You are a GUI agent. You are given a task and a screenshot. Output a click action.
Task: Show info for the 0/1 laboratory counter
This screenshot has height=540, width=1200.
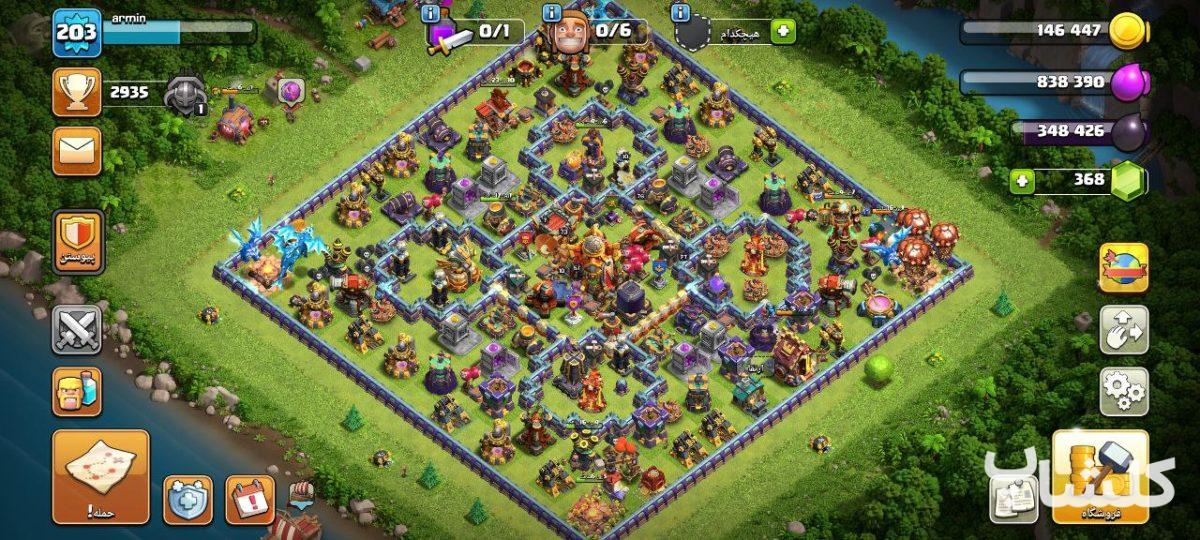431,13
